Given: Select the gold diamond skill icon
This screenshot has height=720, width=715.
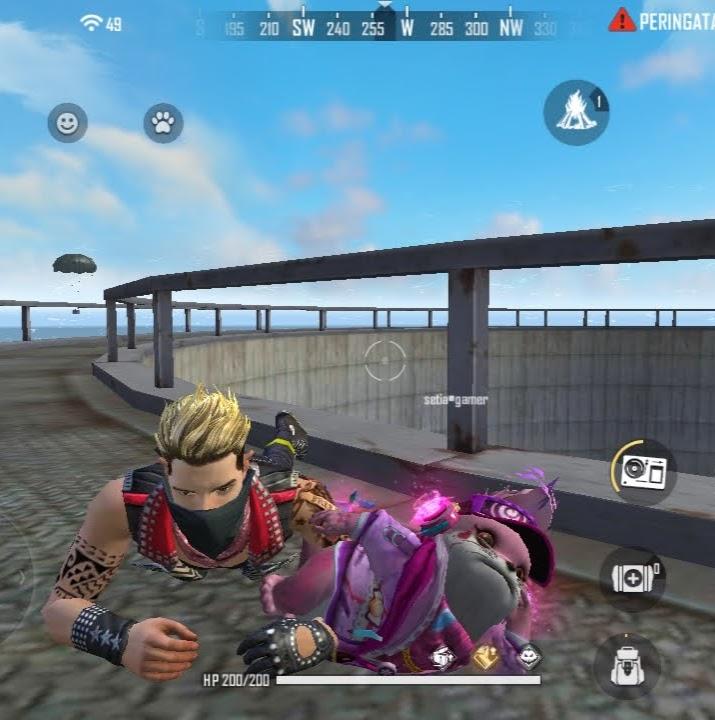Looking at the screenshot, I should (487, 656).
